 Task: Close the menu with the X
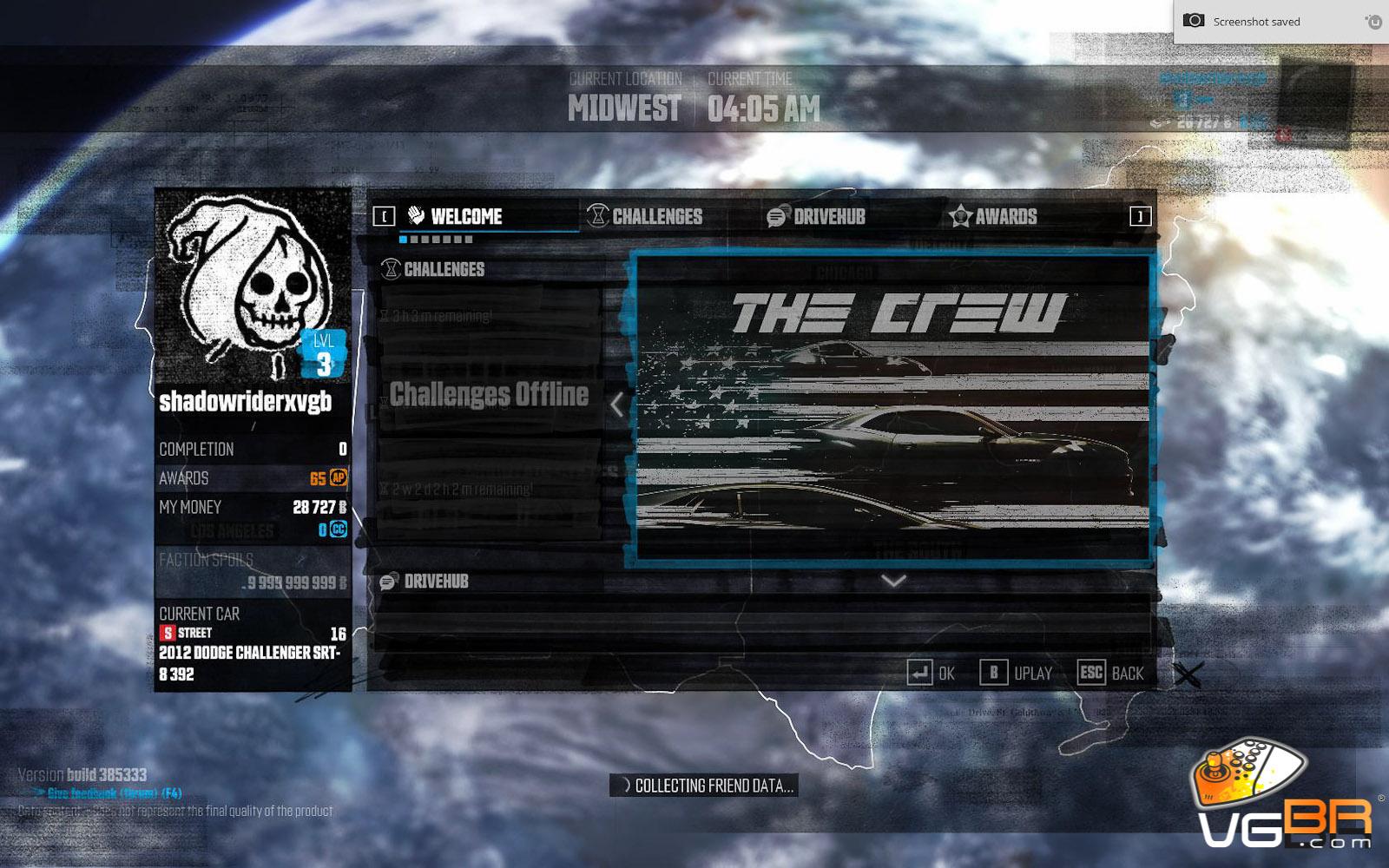click(1188, 674)
